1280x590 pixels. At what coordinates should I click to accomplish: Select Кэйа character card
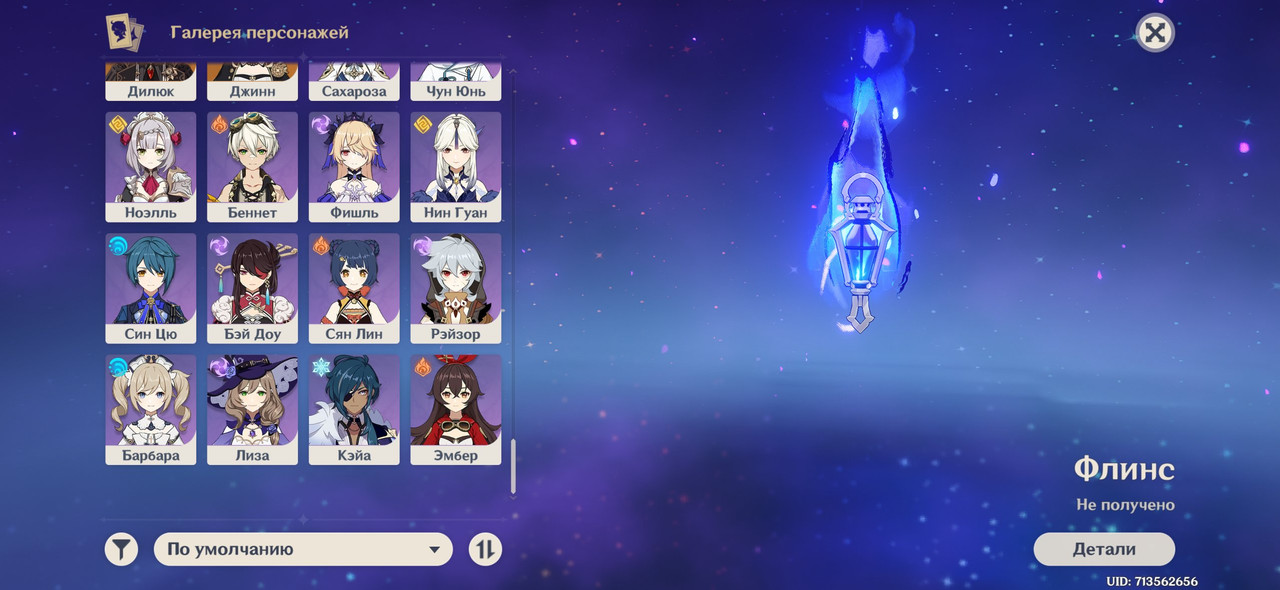[x=354, y=409]
